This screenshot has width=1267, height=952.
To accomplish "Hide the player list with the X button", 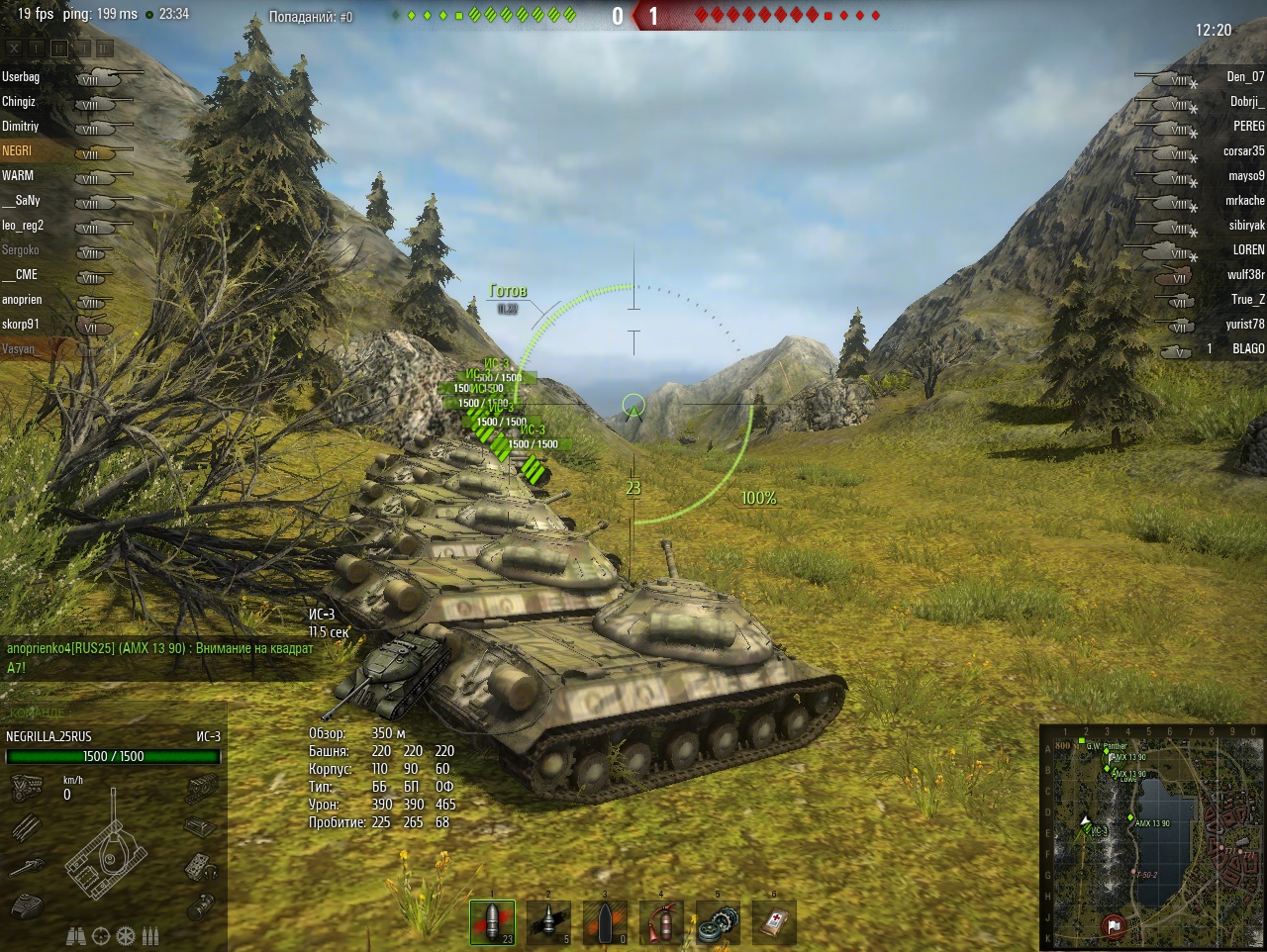I will coord(13,48).
